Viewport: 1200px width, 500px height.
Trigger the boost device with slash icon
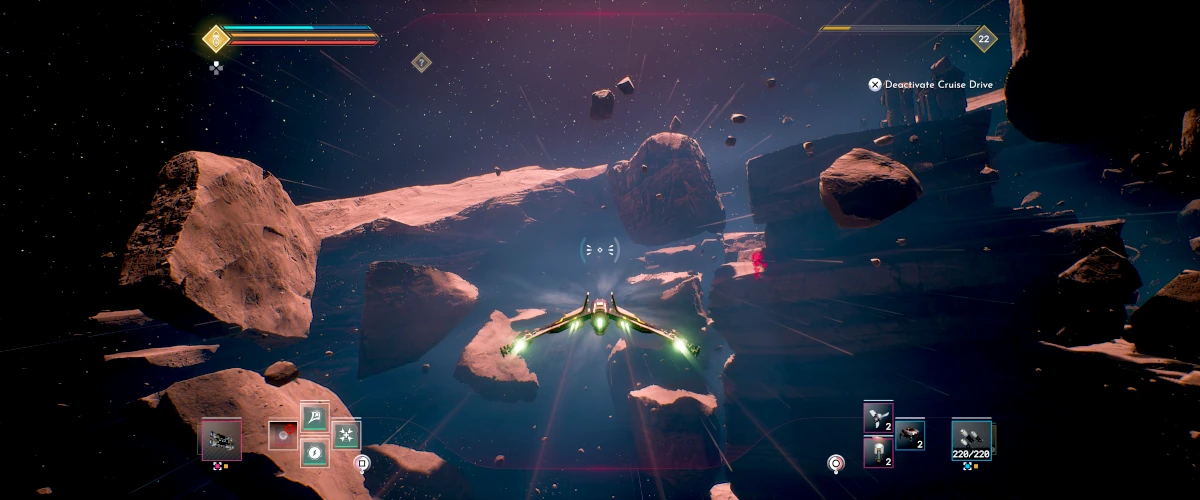coord(315,418)
